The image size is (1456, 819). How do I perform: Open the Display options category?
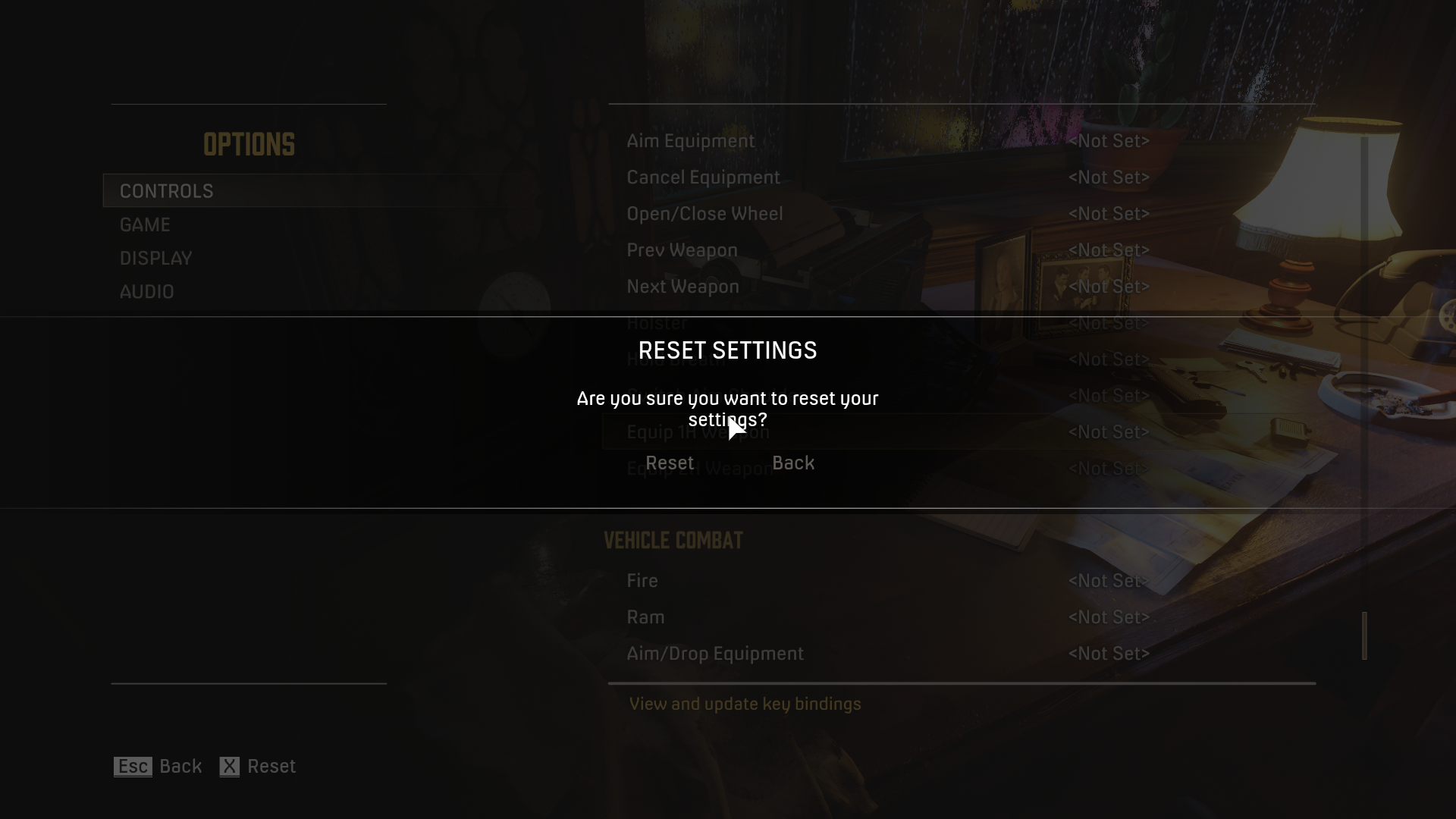tap(155, 259)
